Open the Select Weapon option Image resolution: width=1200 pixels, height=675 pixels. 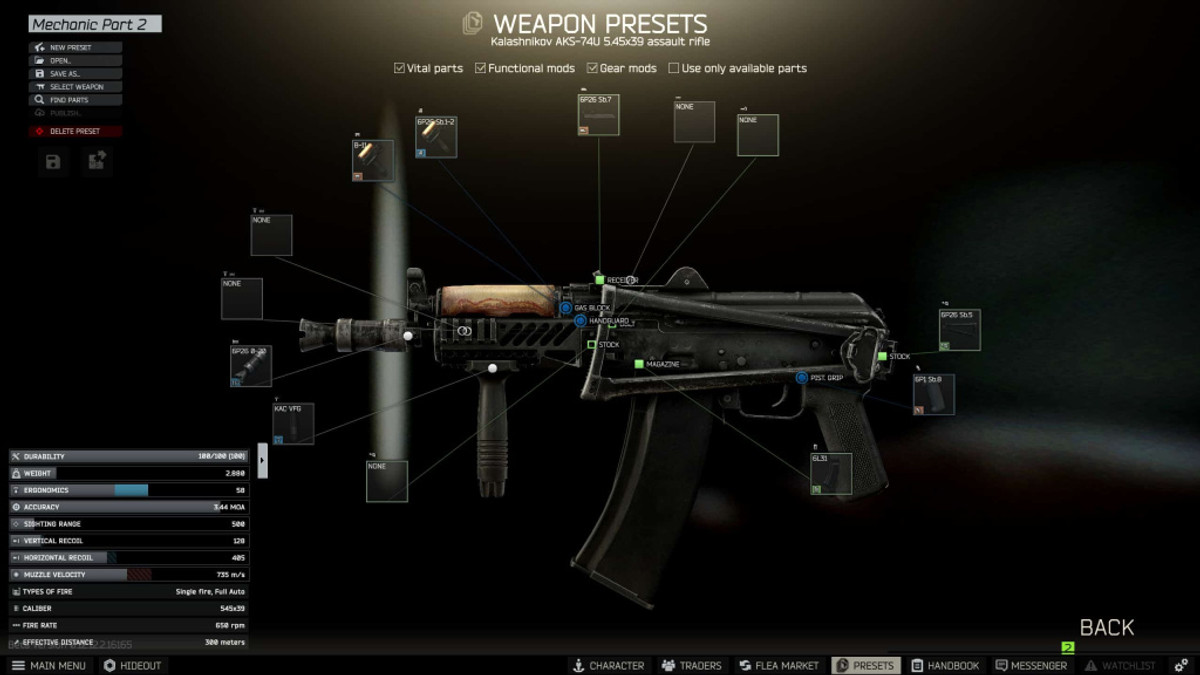tap(76, 87)
